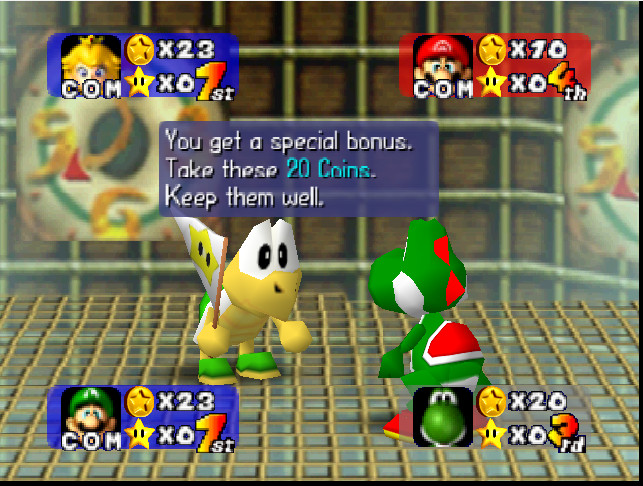Click Peach's portrait in the player panel
The image size is (643, 486).
pyautogui.click(x=92, y=61)
